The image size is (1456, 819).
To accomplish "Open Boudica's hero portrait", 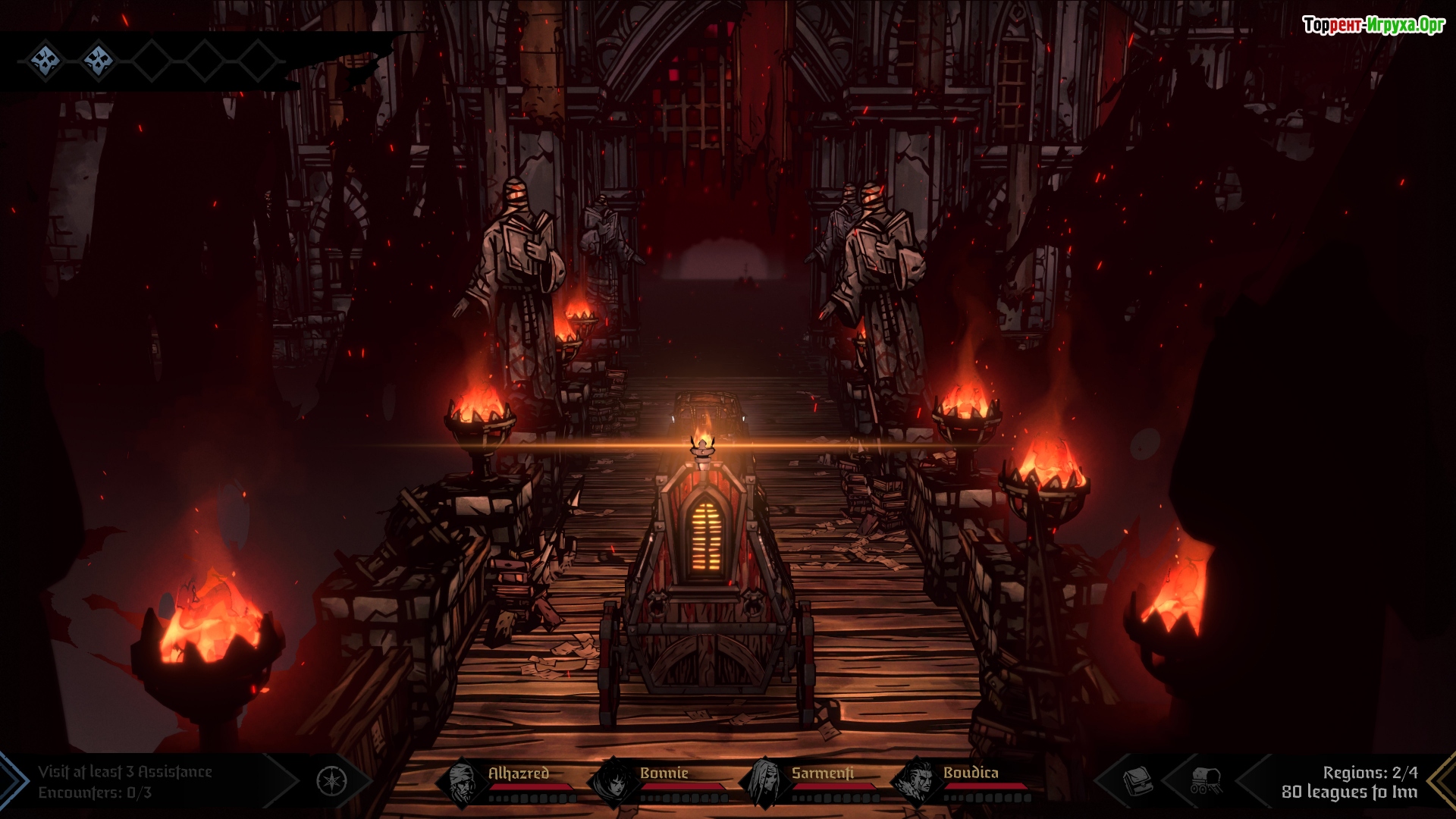I will pos(918,783).
